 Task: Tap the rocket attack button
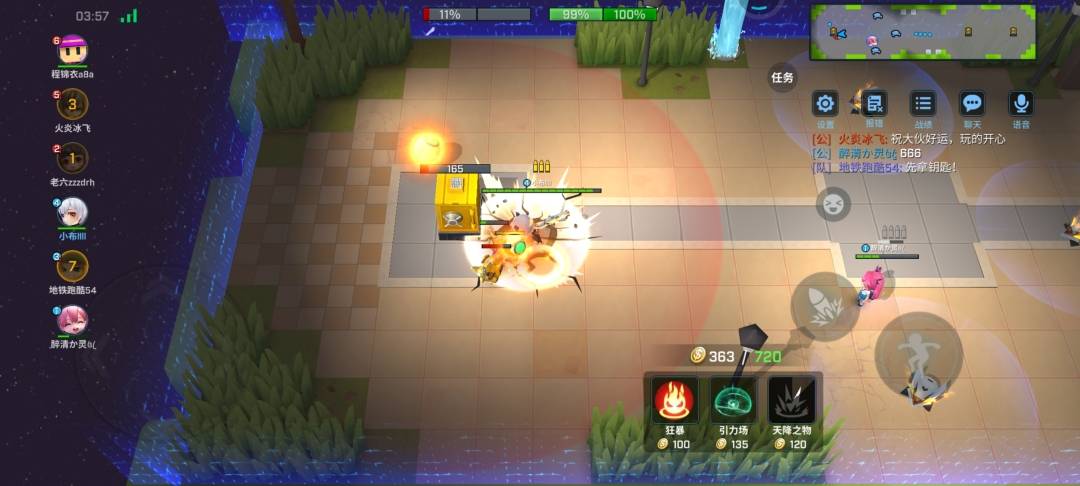click(825, 306)
